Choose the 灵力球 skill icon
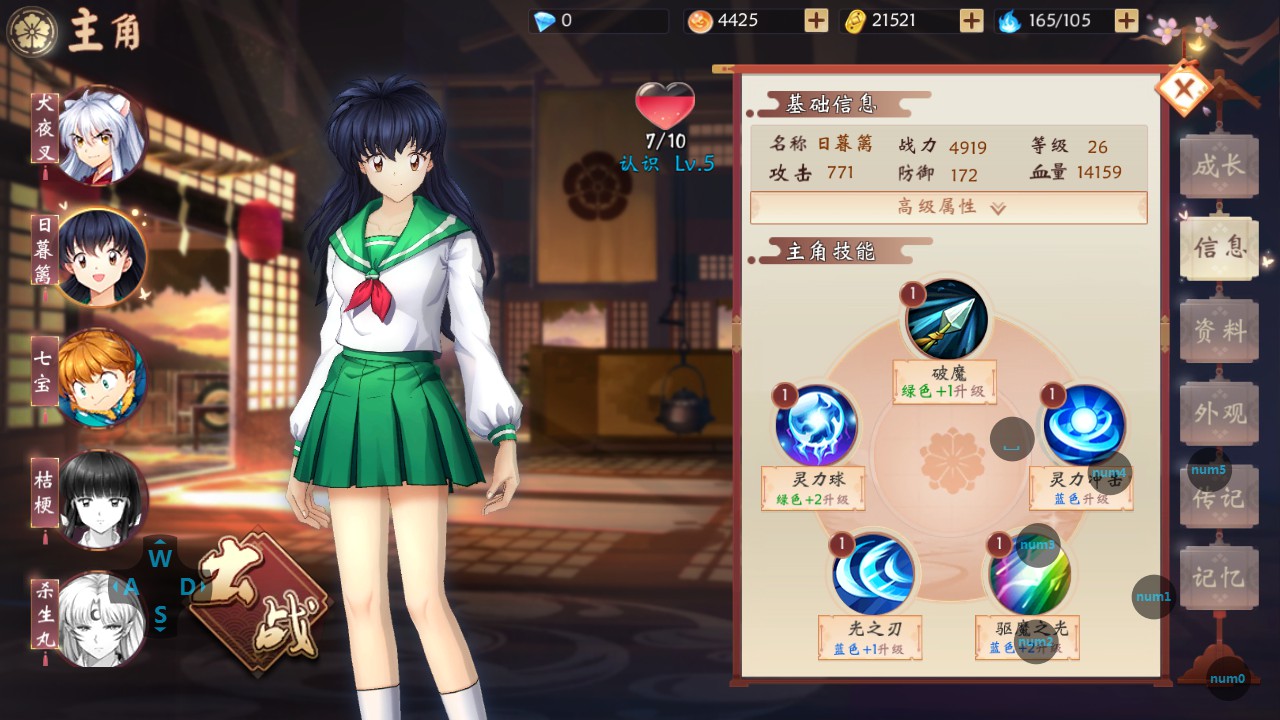The height and width of the screenshot is (720, 1280). (816, 425)
